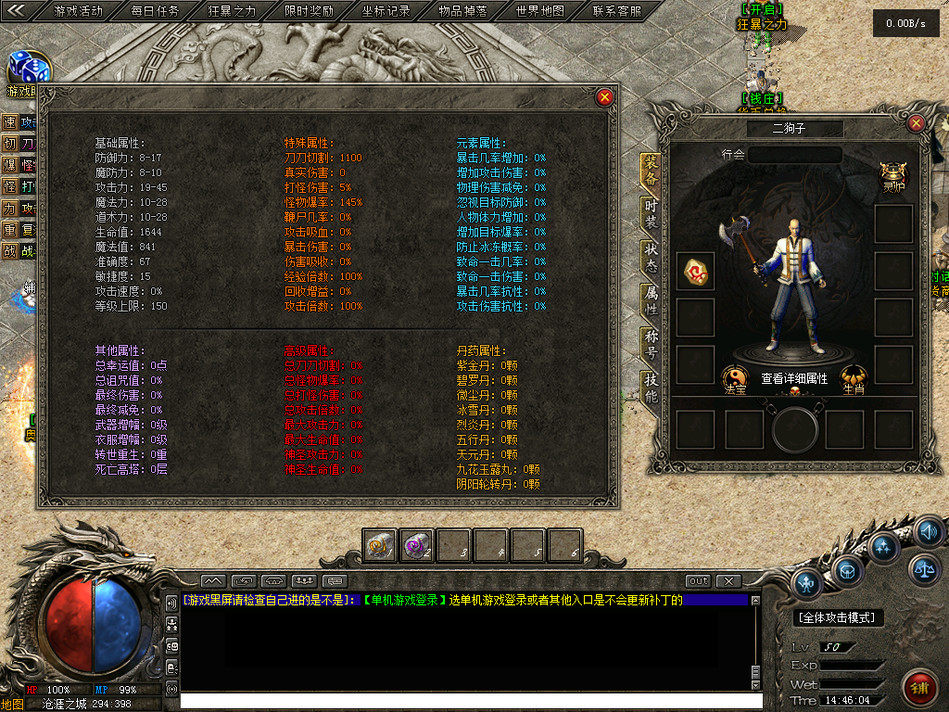Screen dimensions: 949x712
Task: Open the 游戏活动 menu
Action: [78, 11]
